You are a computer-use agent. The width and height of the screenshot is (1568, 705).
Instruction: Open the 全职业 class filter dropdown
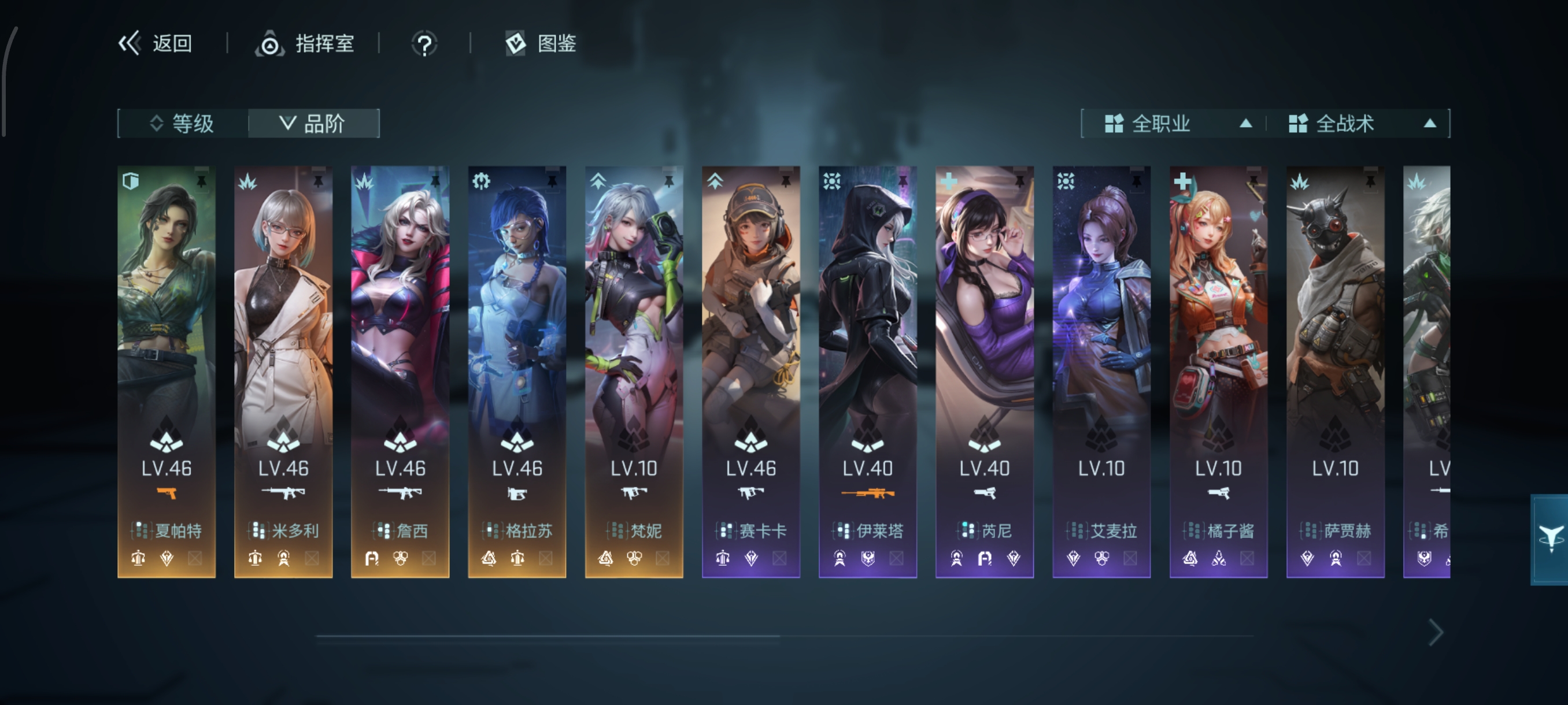[1175, 124]
